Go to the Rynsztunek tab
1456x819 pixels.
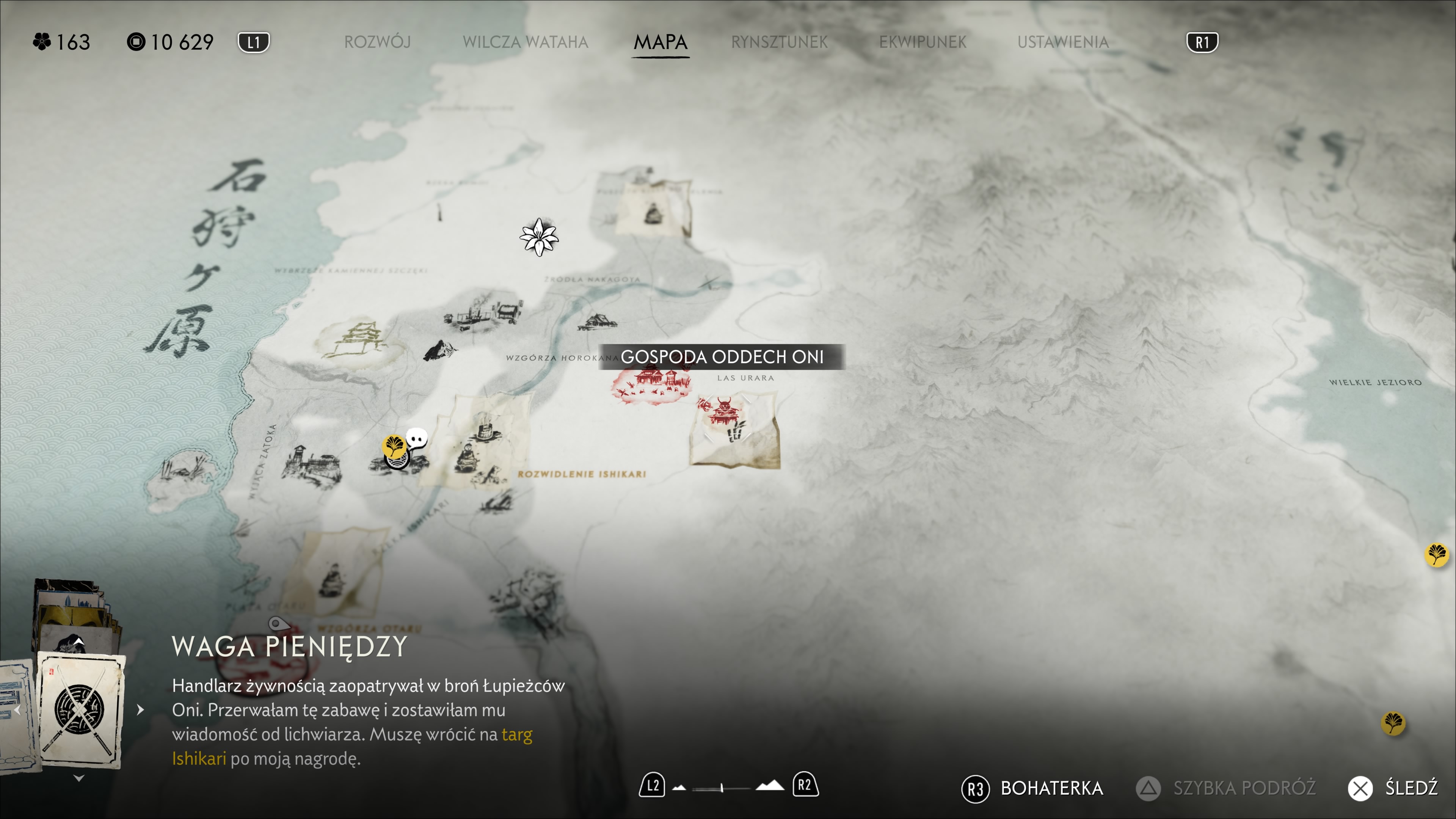779,42
